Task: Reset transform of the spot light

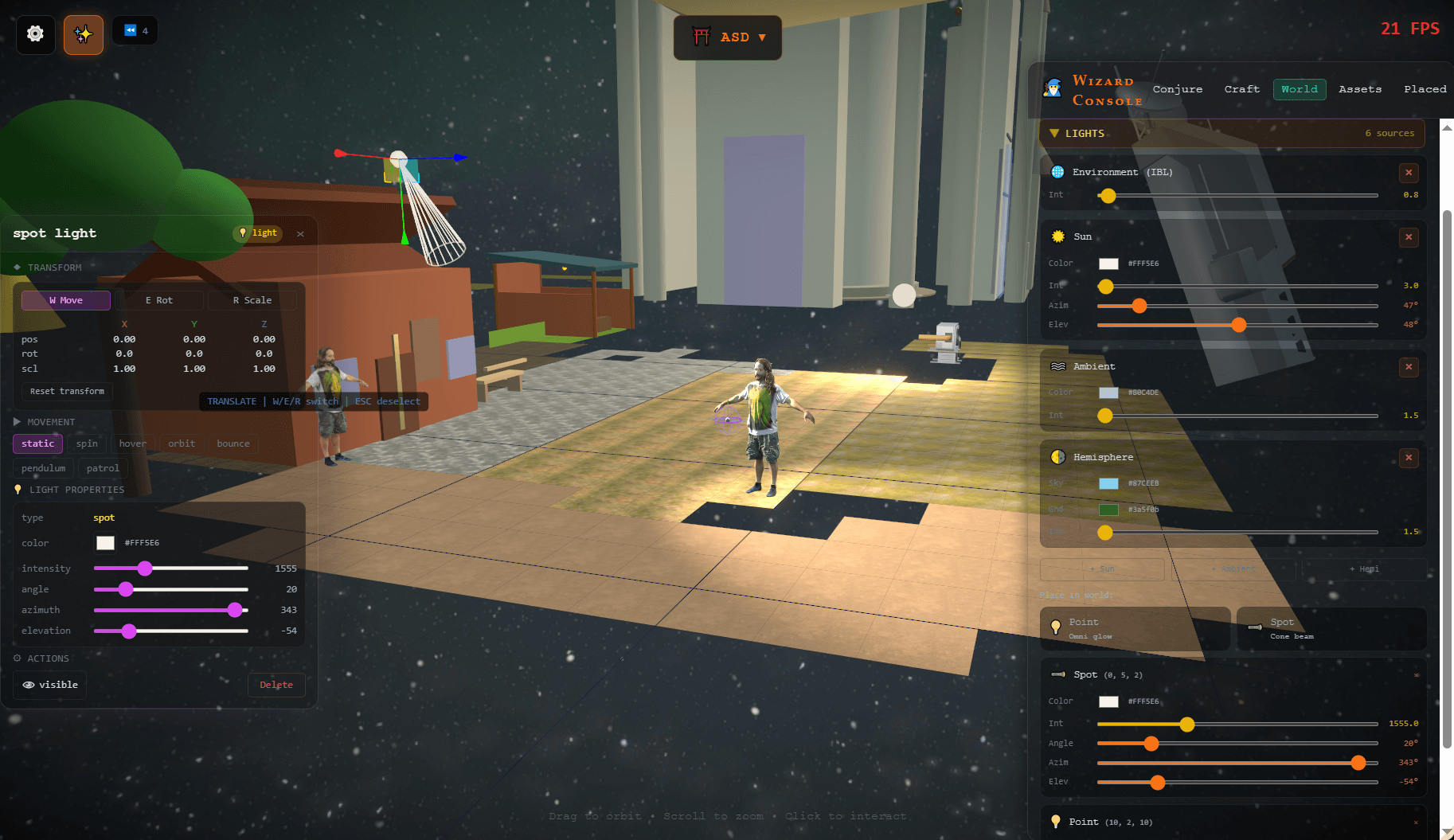Action: pos(67,392)
